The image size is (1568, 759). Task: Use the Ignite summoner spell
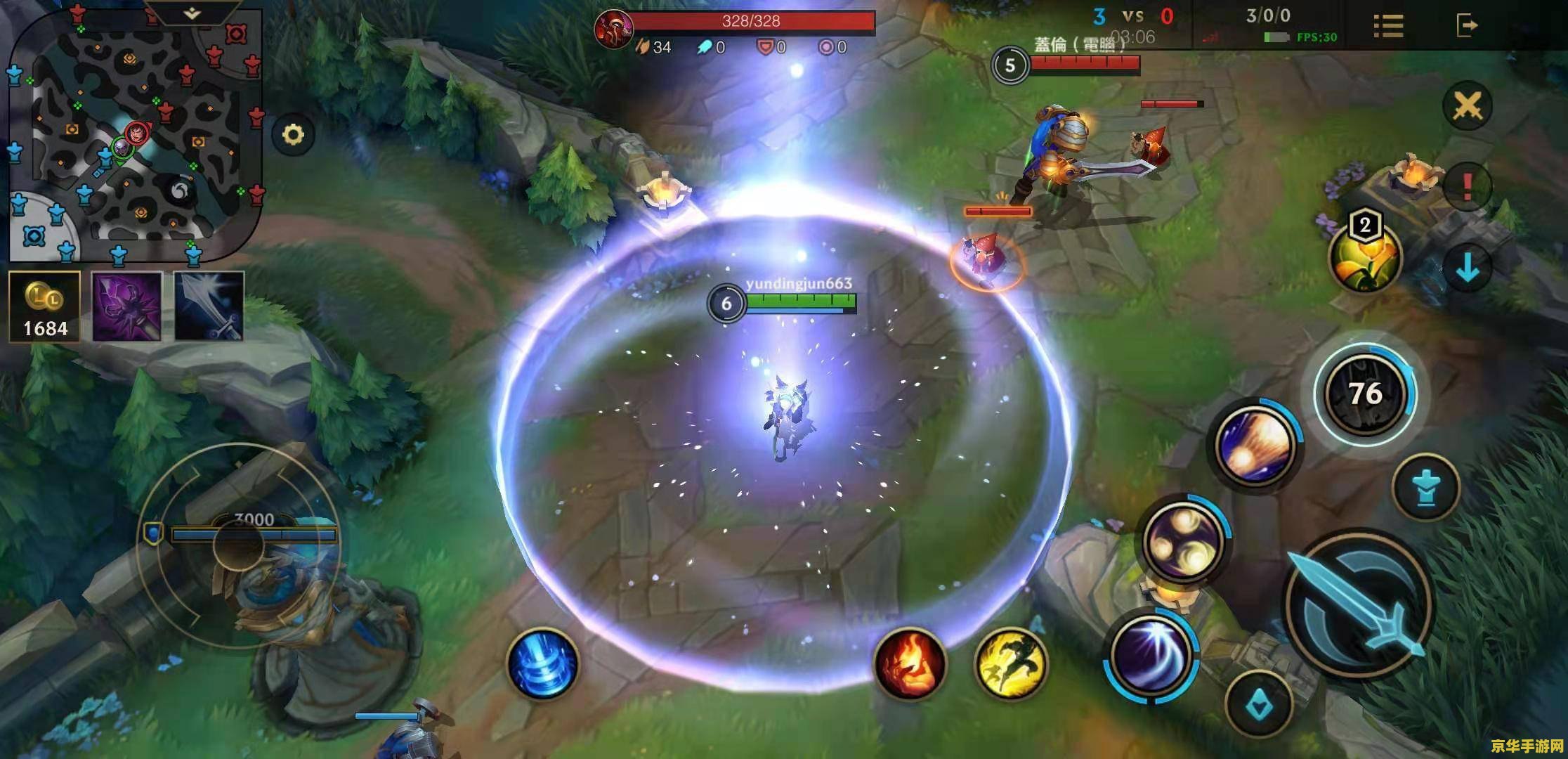pos(910,663)
